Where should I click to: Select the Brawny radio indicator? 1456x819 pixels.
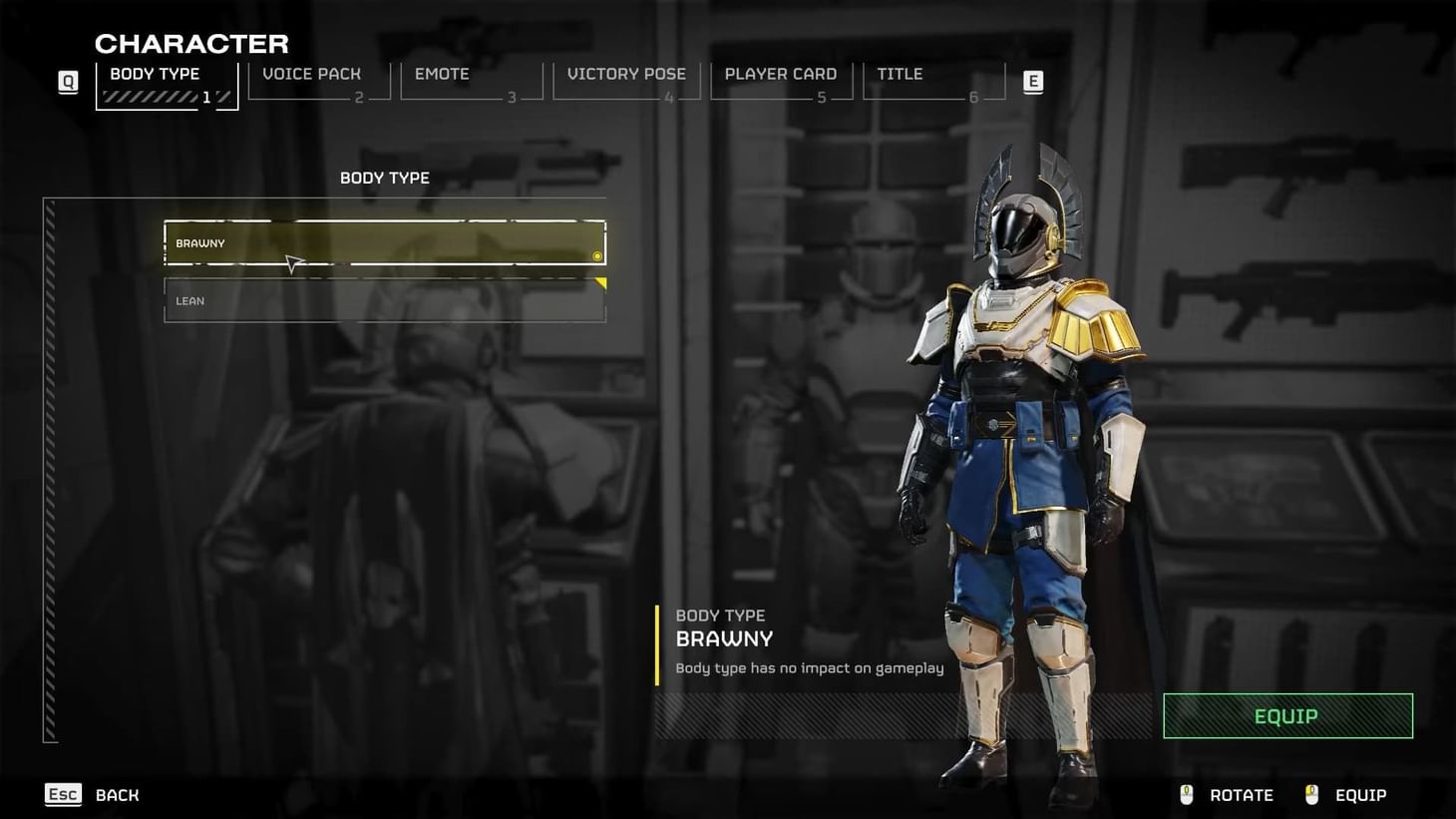(596, 256)
